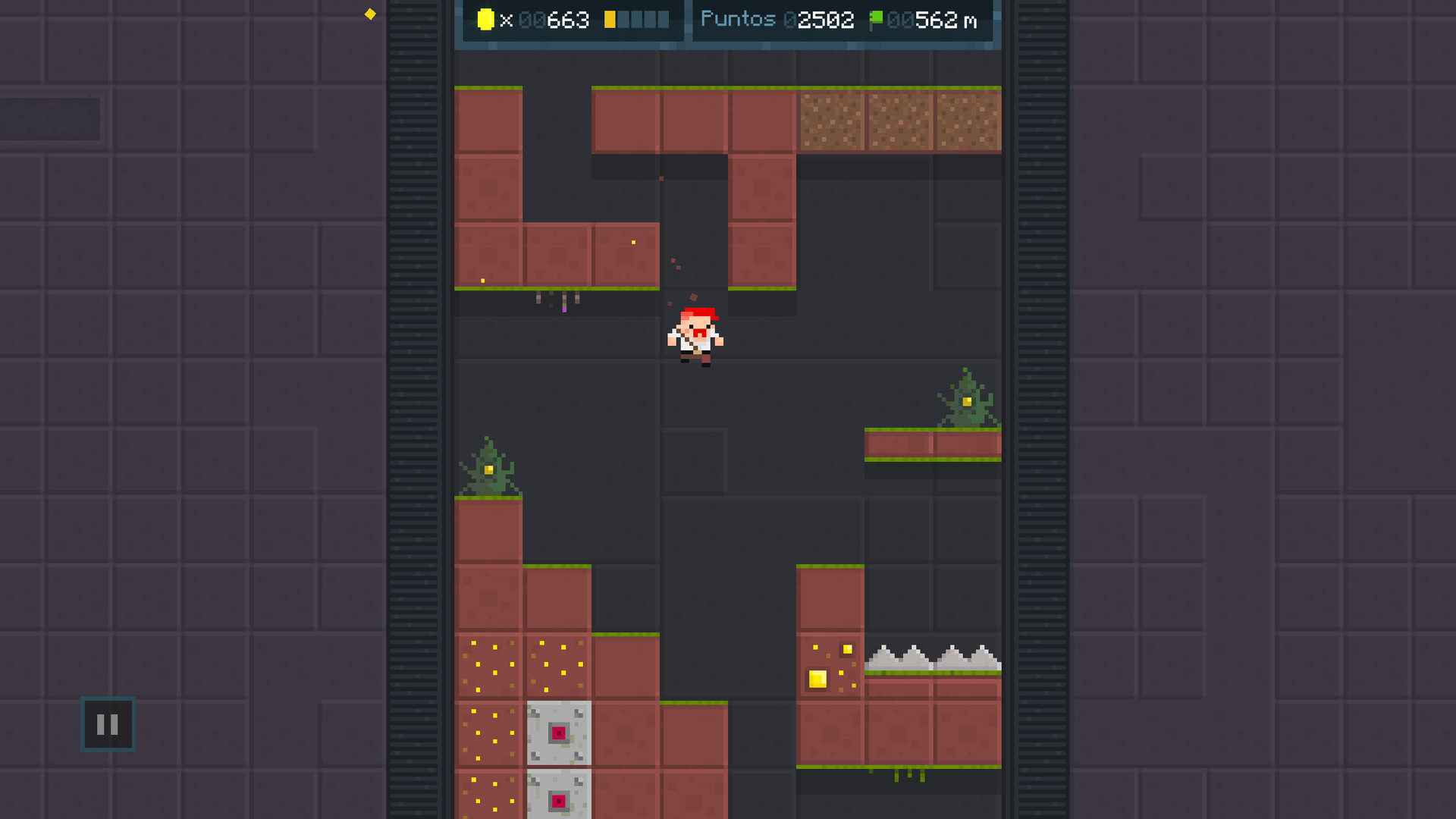Click the Pause button in the bottom left
Viewport: 1456px width, 819px height.
pos(107,724)
